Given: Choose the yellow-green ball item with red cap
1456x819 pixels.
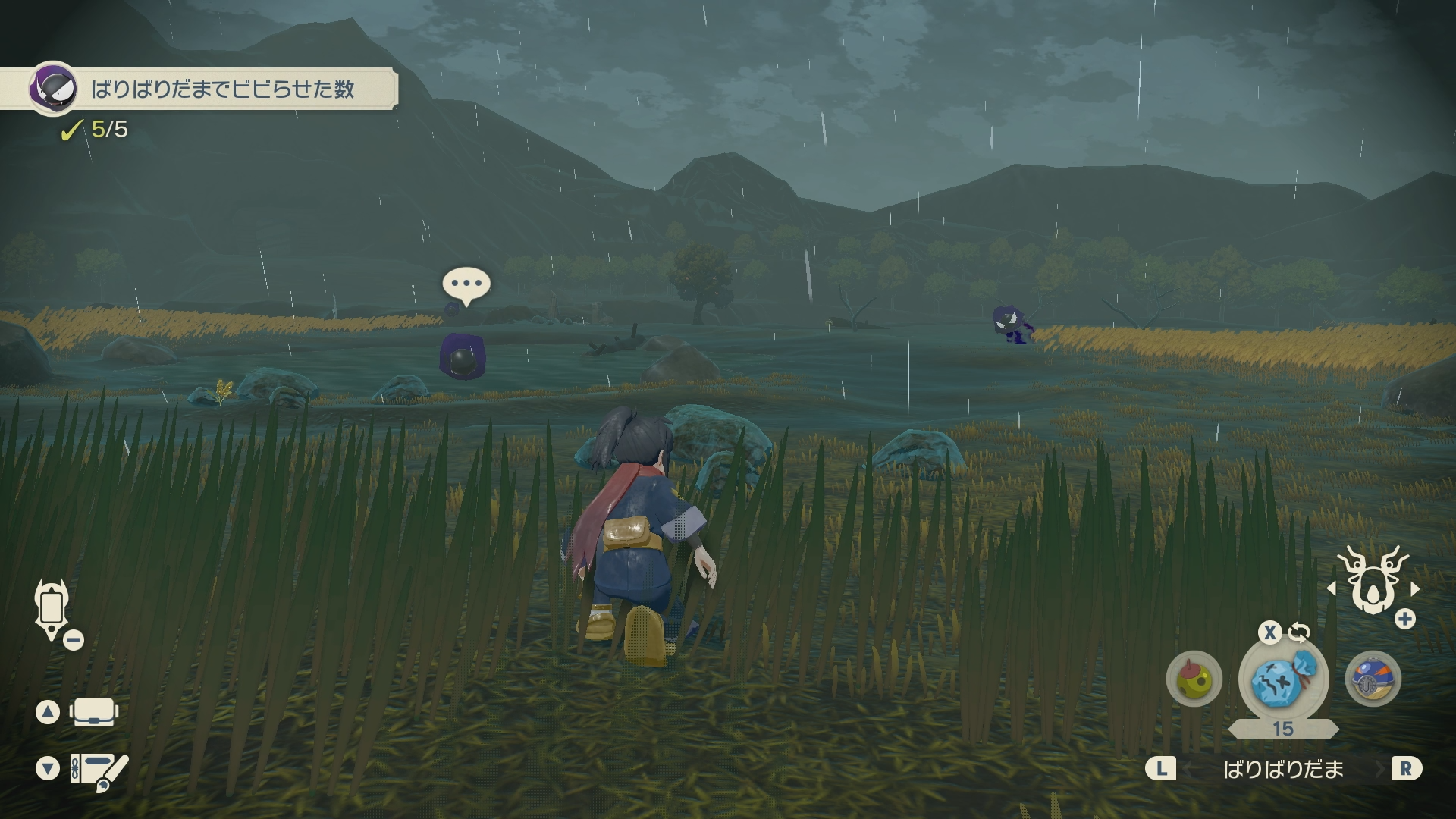Looking at the screenshot, I should (x=1194, y=679).
